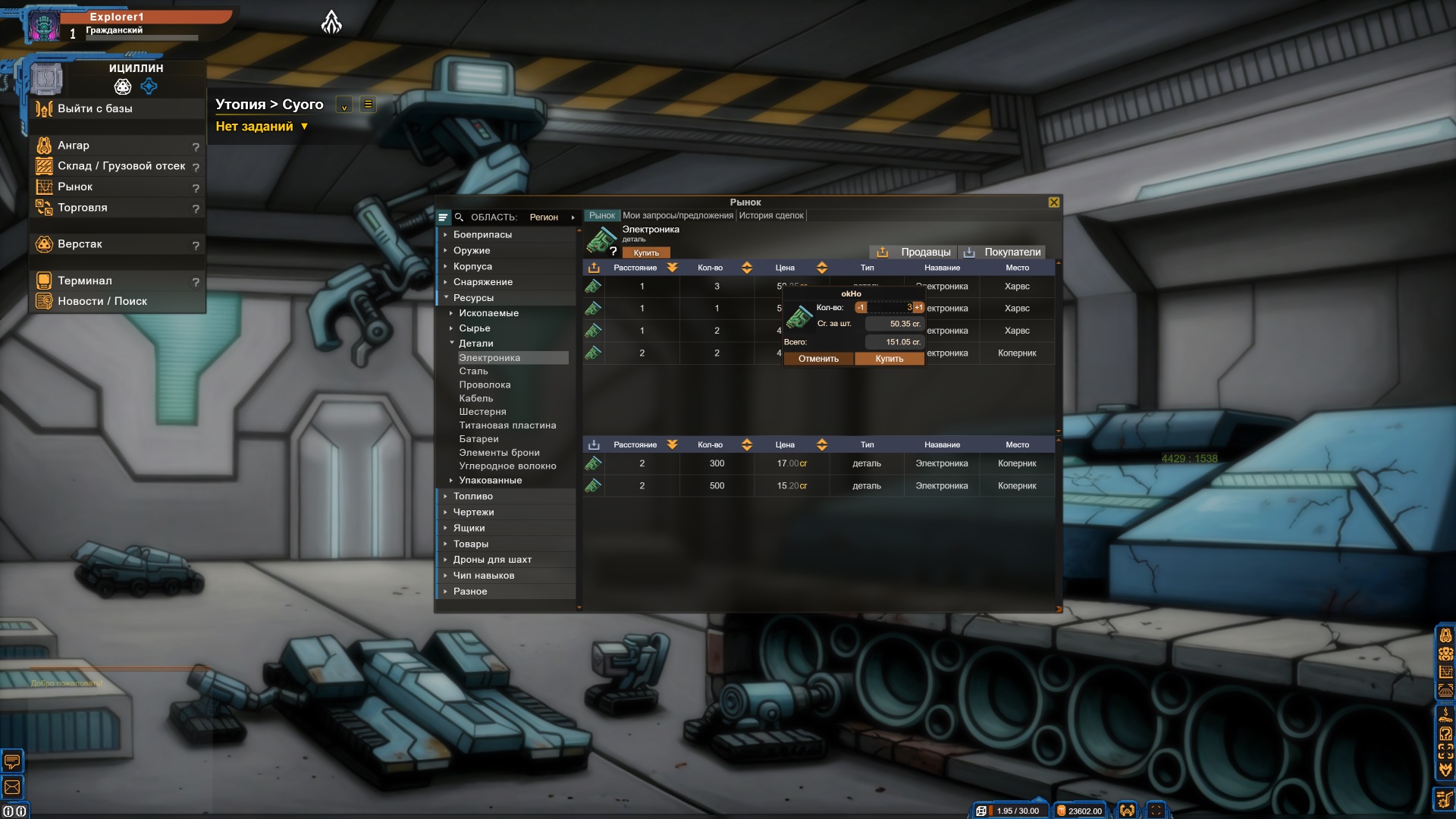Open the Верстак workbench
Screen dimensions: 1456x819
pyautogui.click(x=80, y=244)
